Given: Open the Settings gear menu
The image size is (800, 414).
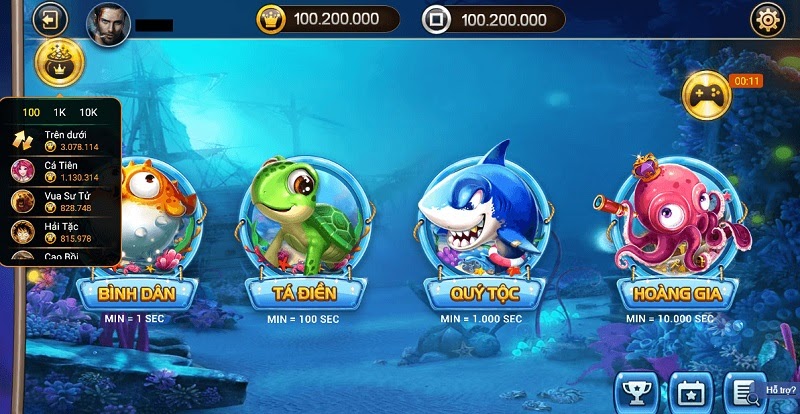Looking at the screenshot, I should click(x=768, y=19).
